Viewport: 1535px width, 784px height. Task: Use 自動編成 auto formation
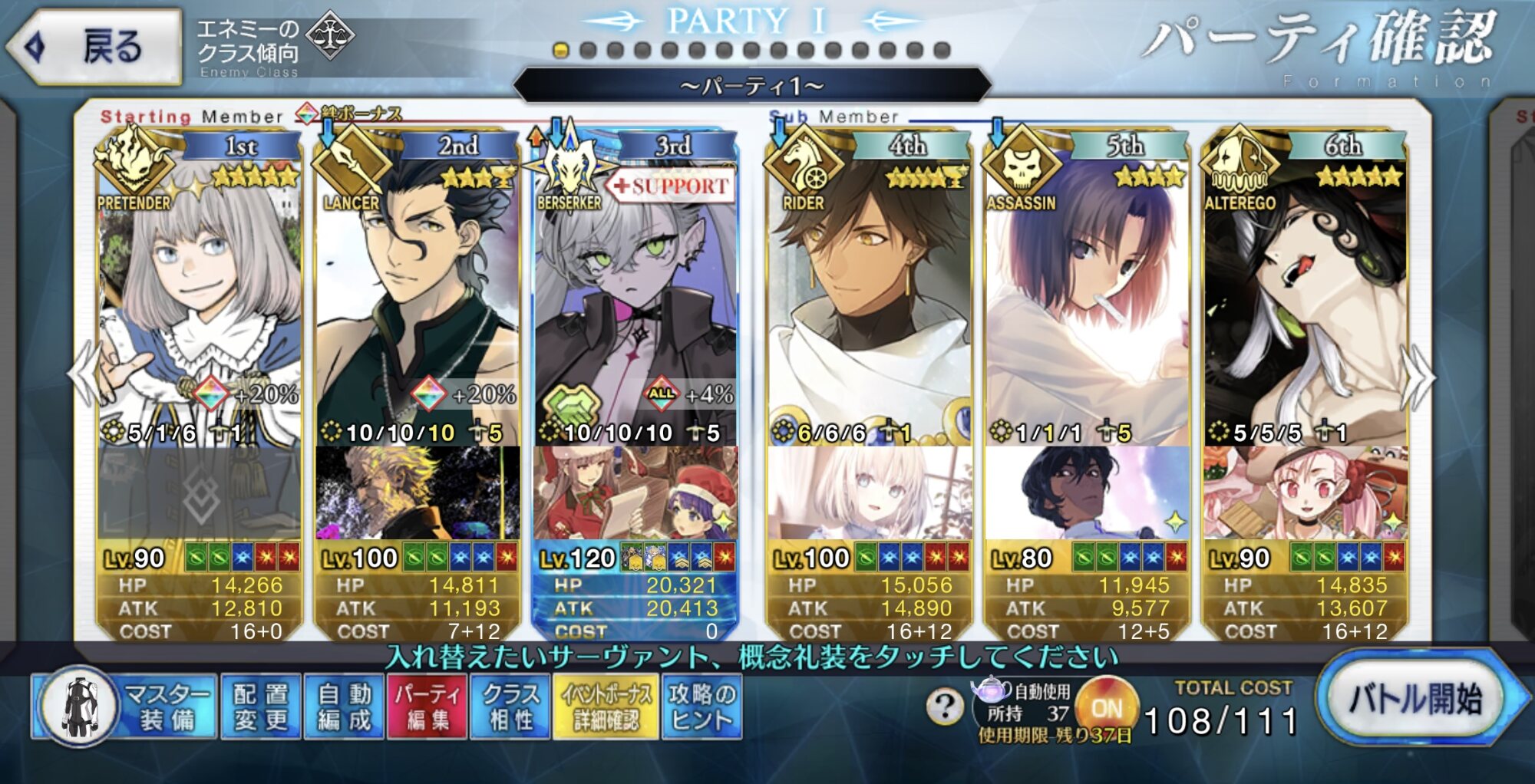click(x=344, y=707)
